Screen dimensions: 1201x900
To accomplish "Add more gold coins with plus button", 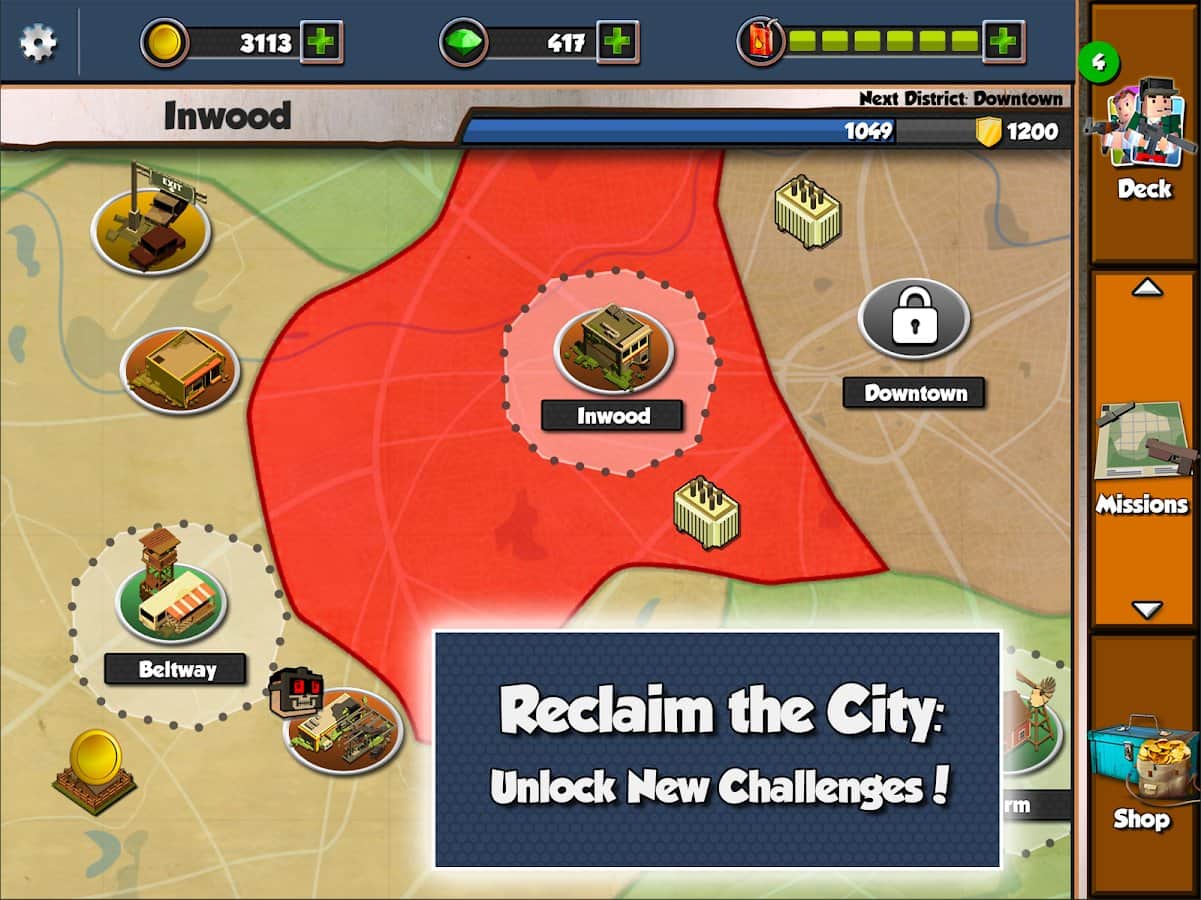I will point(322,43).
